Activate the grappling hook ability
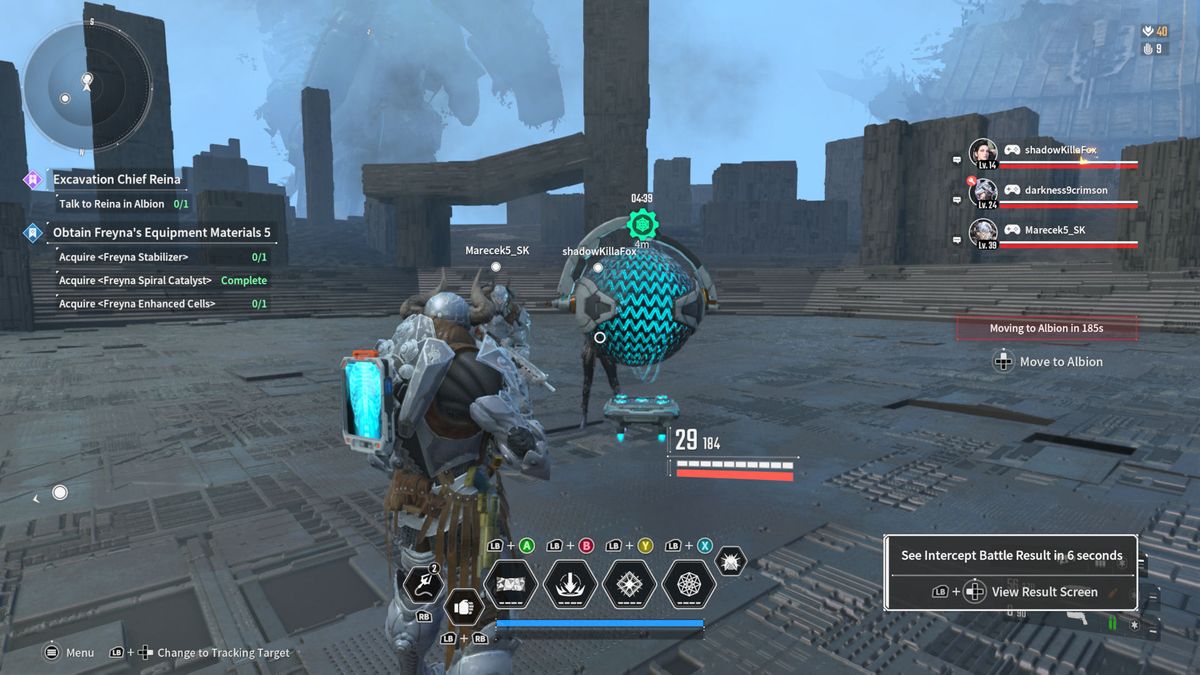1200x675 pixels. tap(422, 585)
